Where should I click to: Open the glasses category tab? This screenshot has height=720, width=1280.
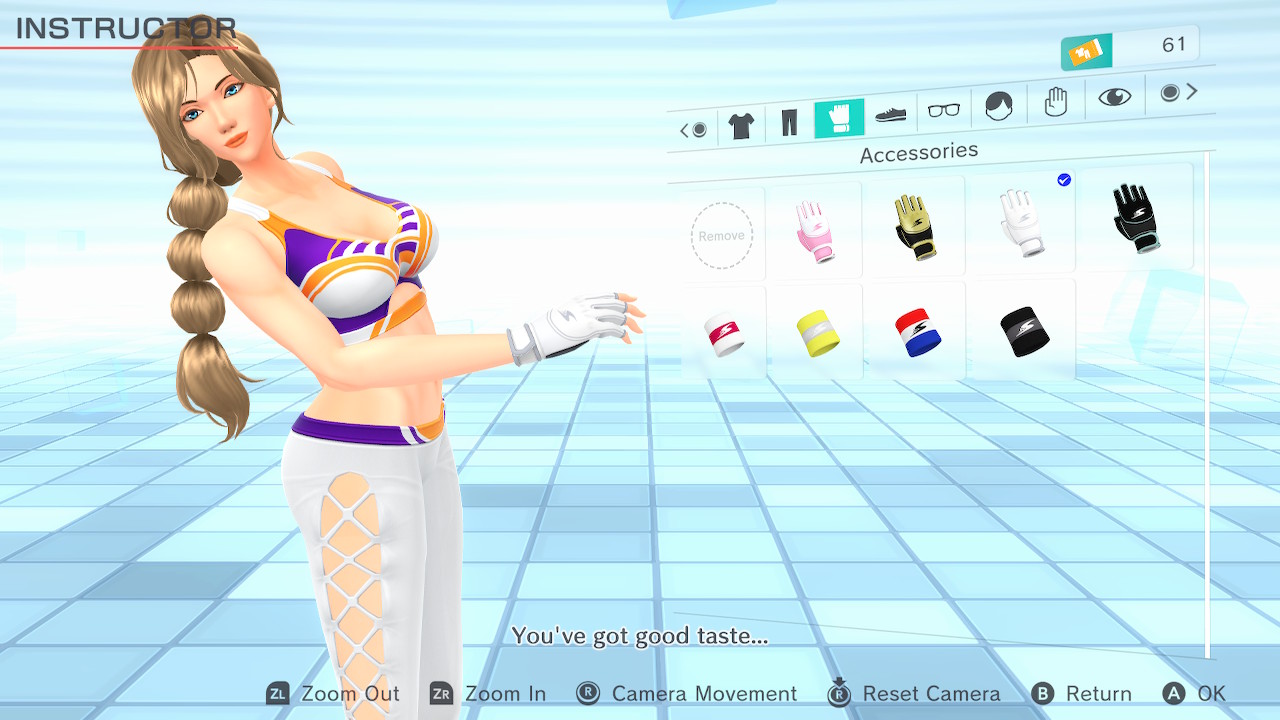coord(943,110)
